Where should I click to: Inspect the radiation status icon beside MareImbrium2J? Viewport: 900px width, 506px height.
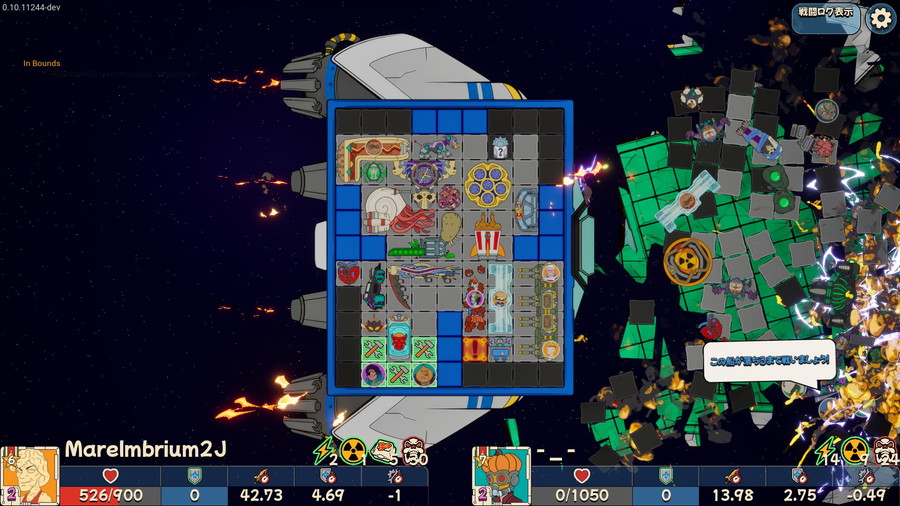(352, 452)
